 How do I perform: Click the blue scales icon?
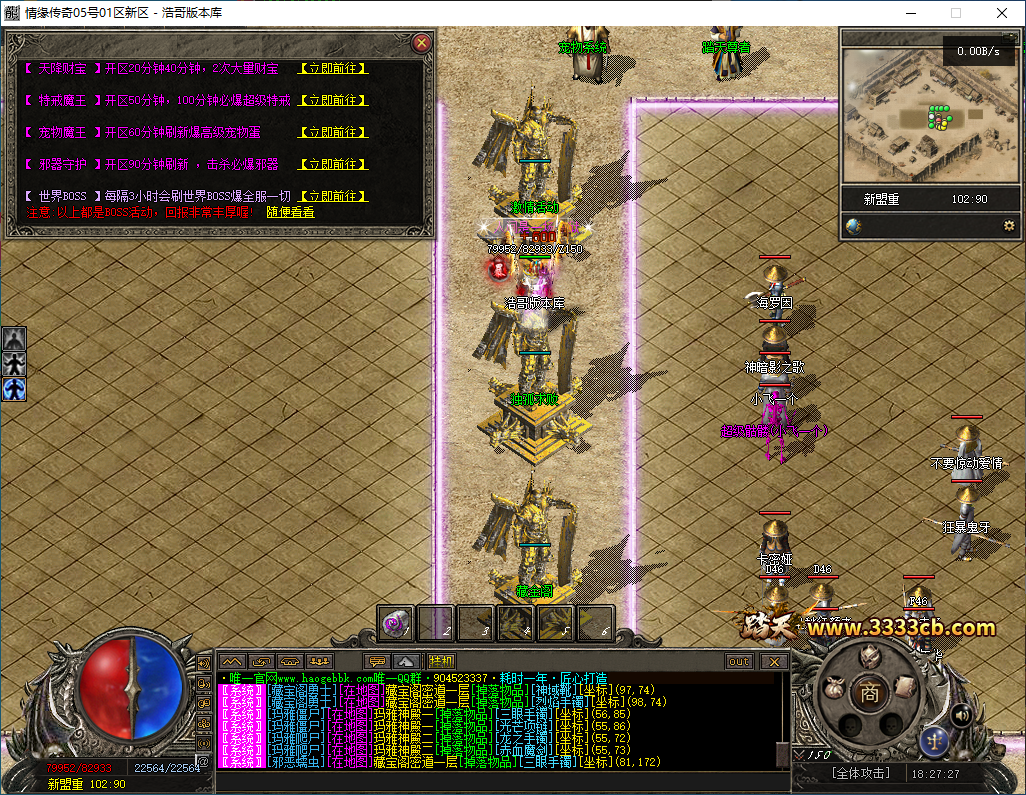(x=932, y=741)
